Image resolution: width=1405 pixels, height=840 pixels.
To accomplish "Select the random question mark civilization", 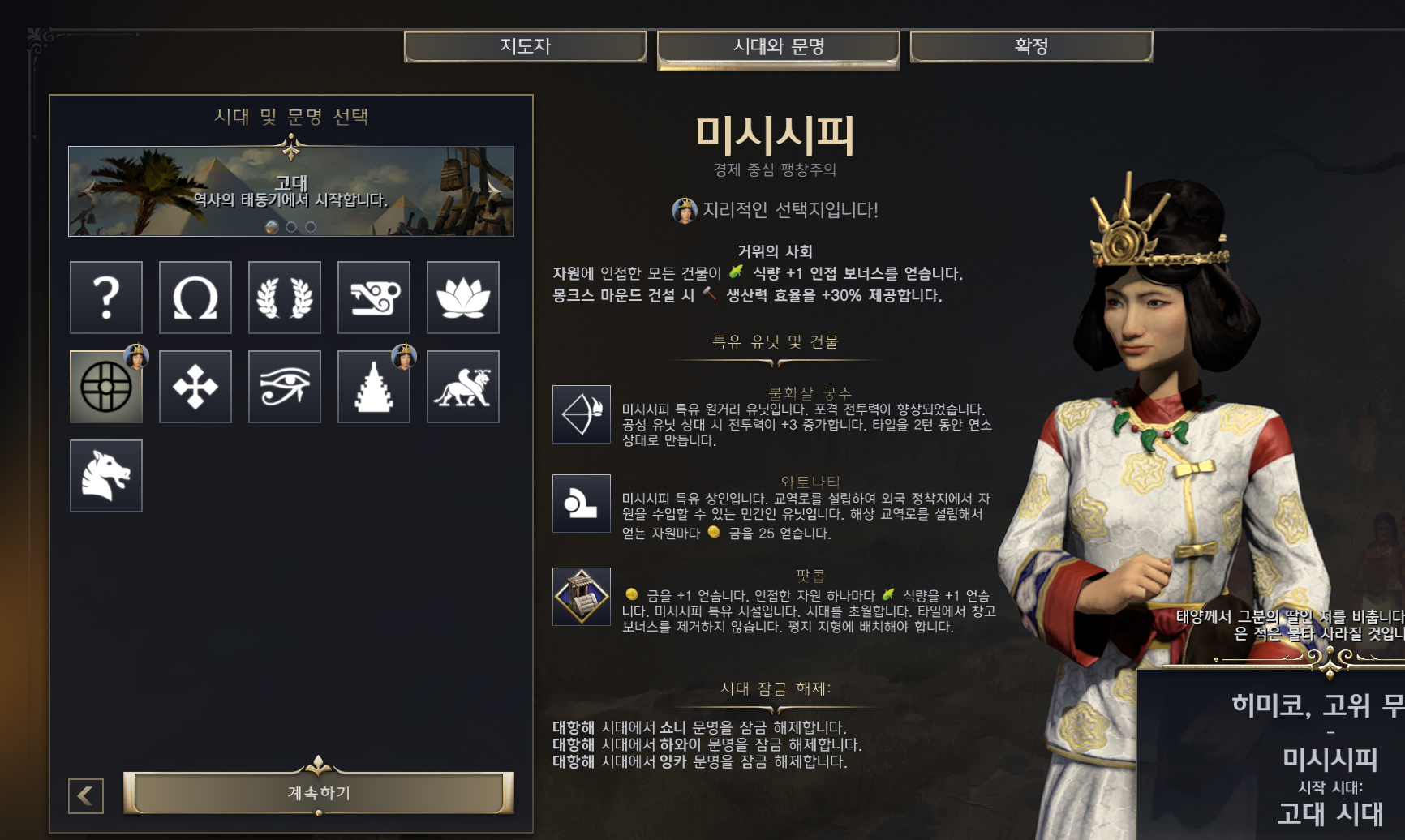I will tap(106, 298).
